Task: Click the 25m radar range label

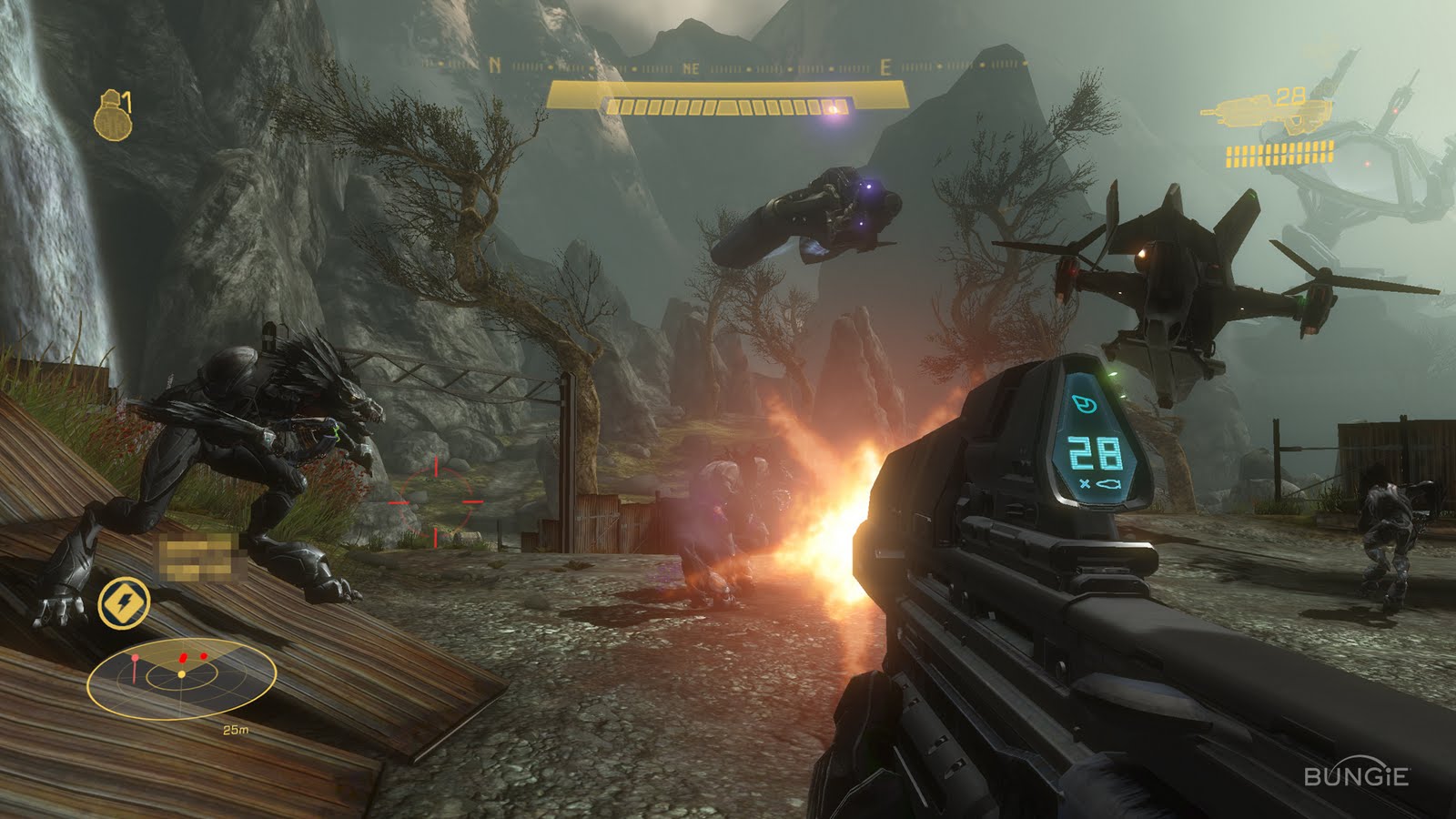Action: 235,728
